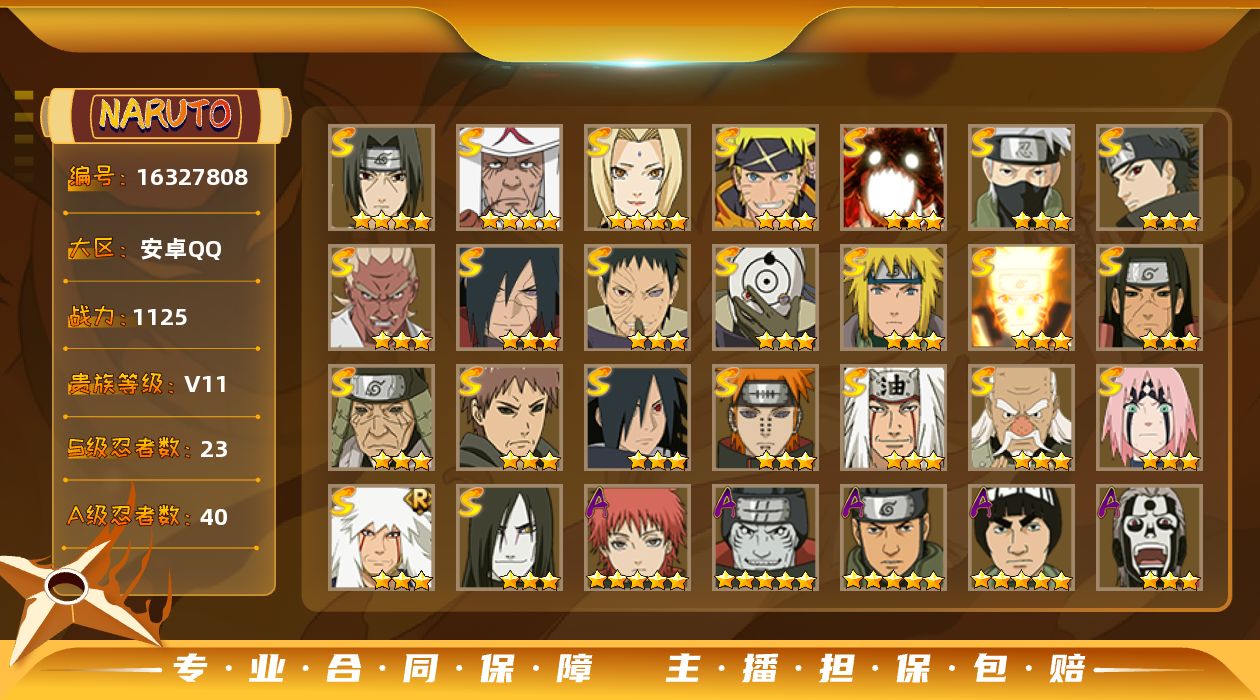This screenshot has height=700, width=1260.
Task: Select the red-cloaked tailed beast Naruto tile
Action: coord(893,177)
